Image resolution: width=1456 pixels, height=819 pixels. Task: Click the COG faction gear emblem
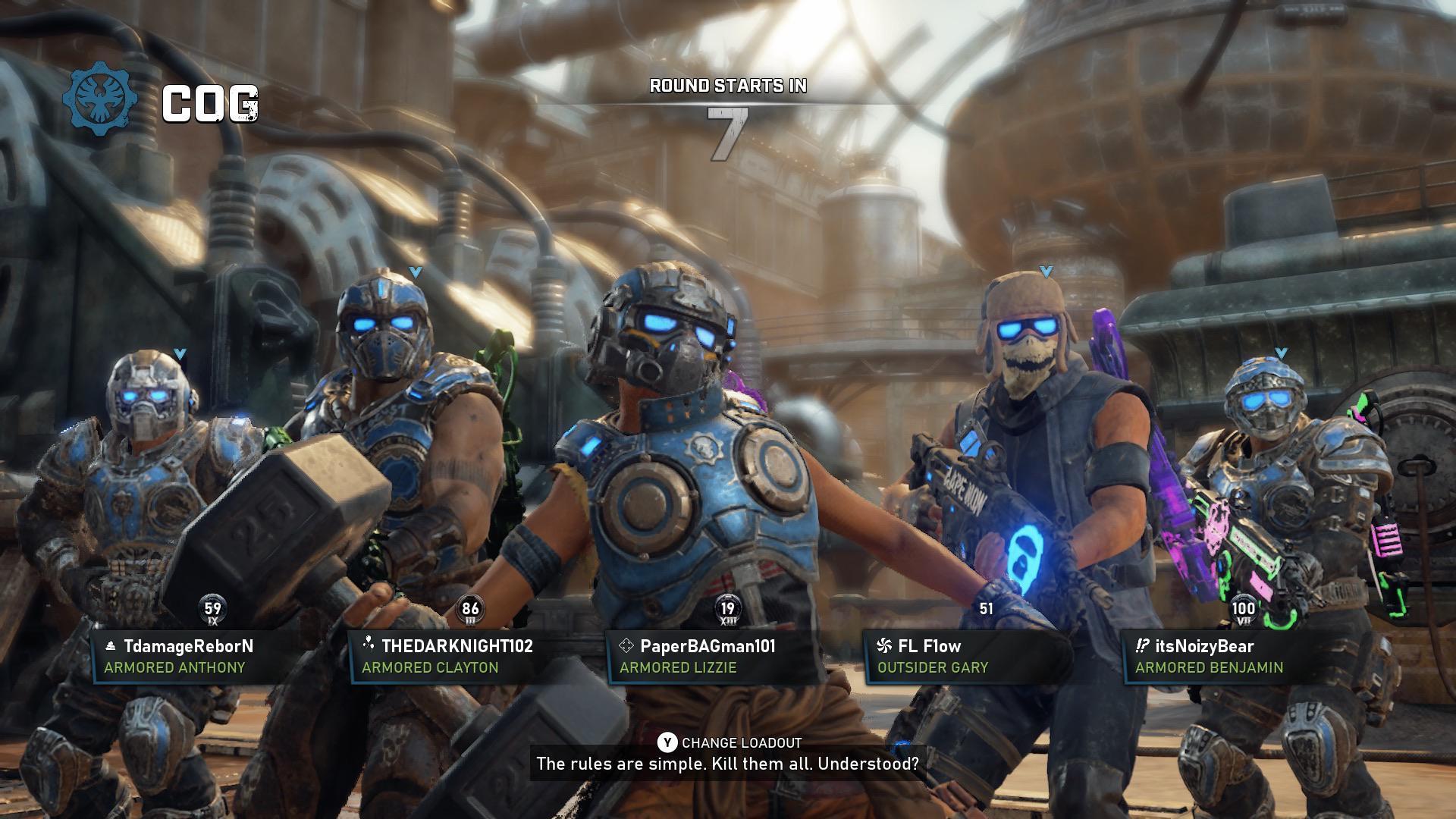pyautogui.click(x=99, y=101)
